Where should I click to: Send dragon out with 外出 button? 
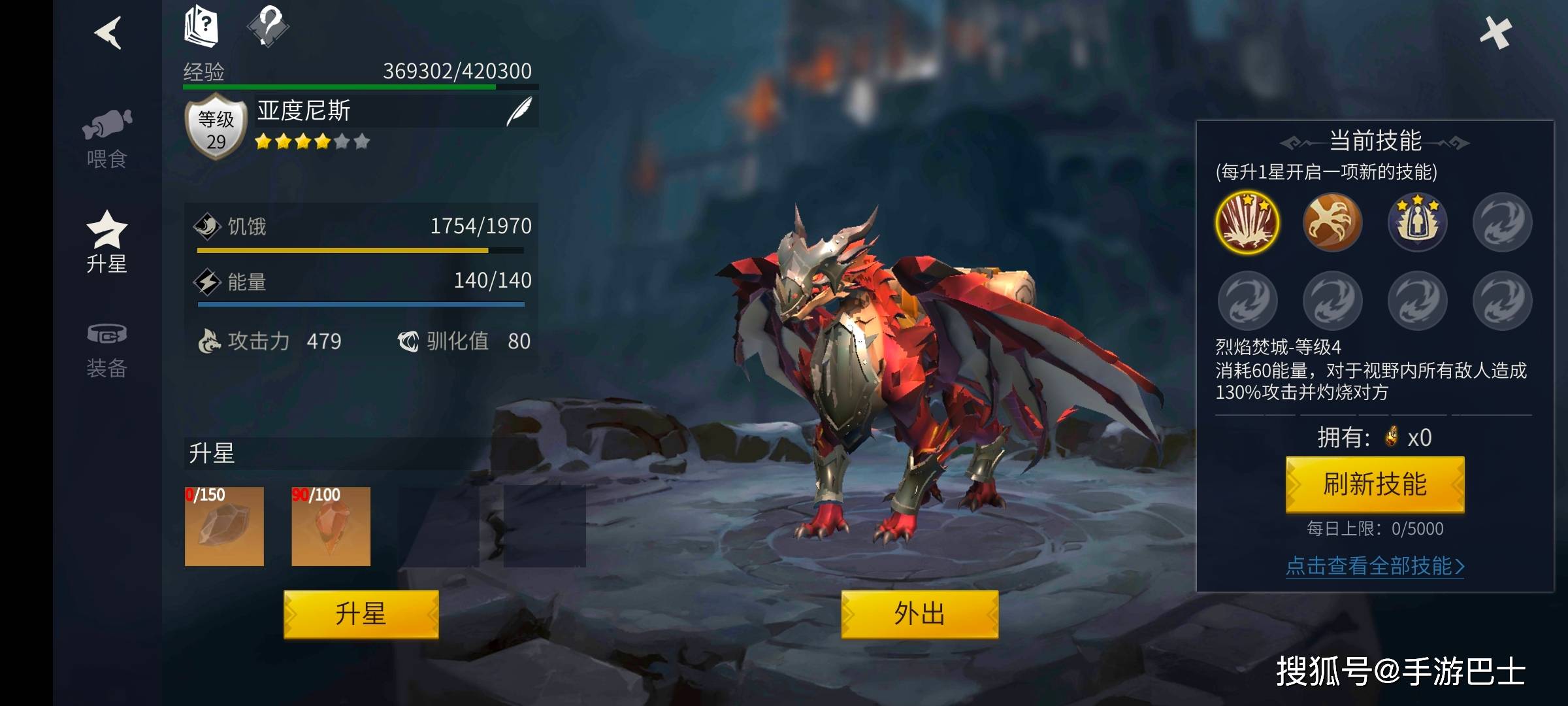[919, 614]
